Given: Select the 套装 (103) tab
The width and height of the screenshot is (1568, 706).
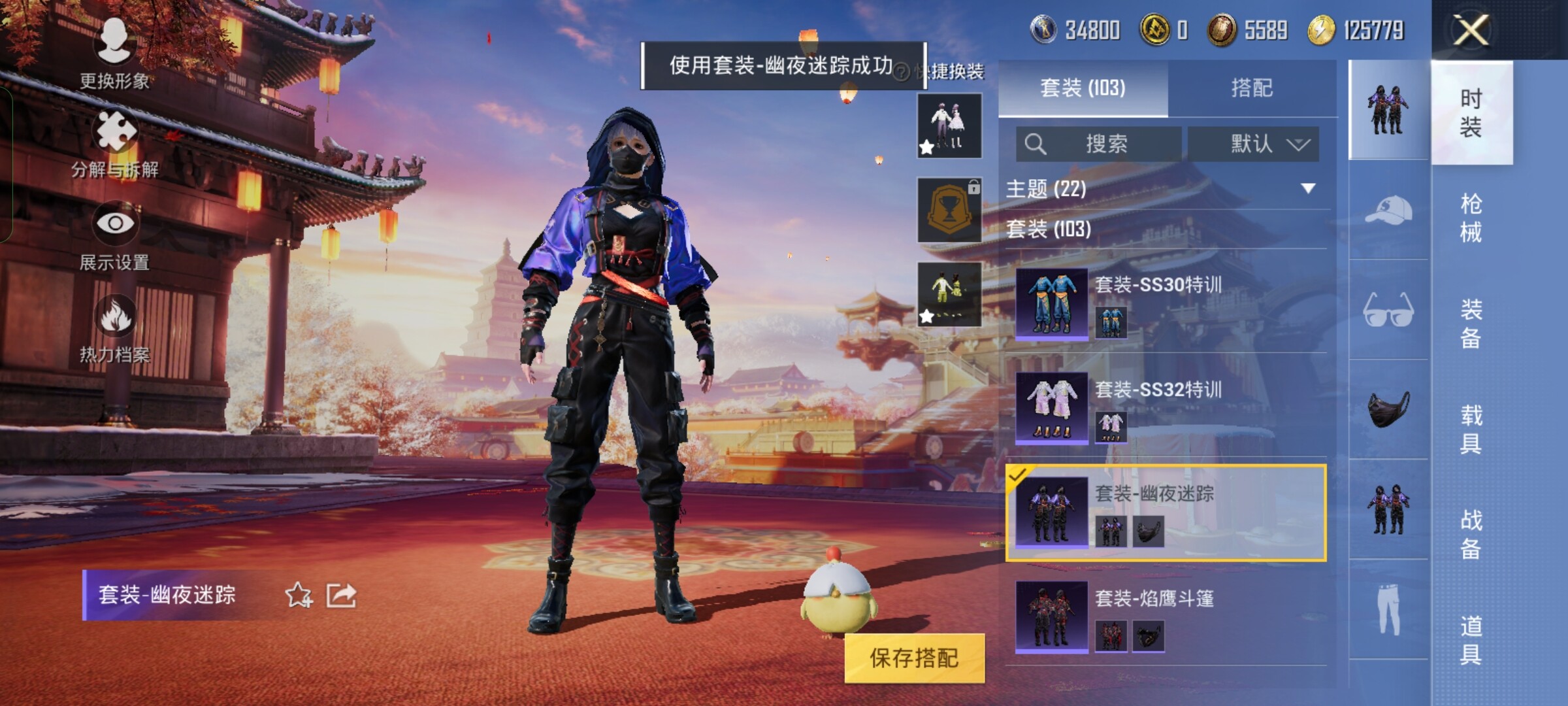Looking at the screenshot, I should [x=1083, y=88].
